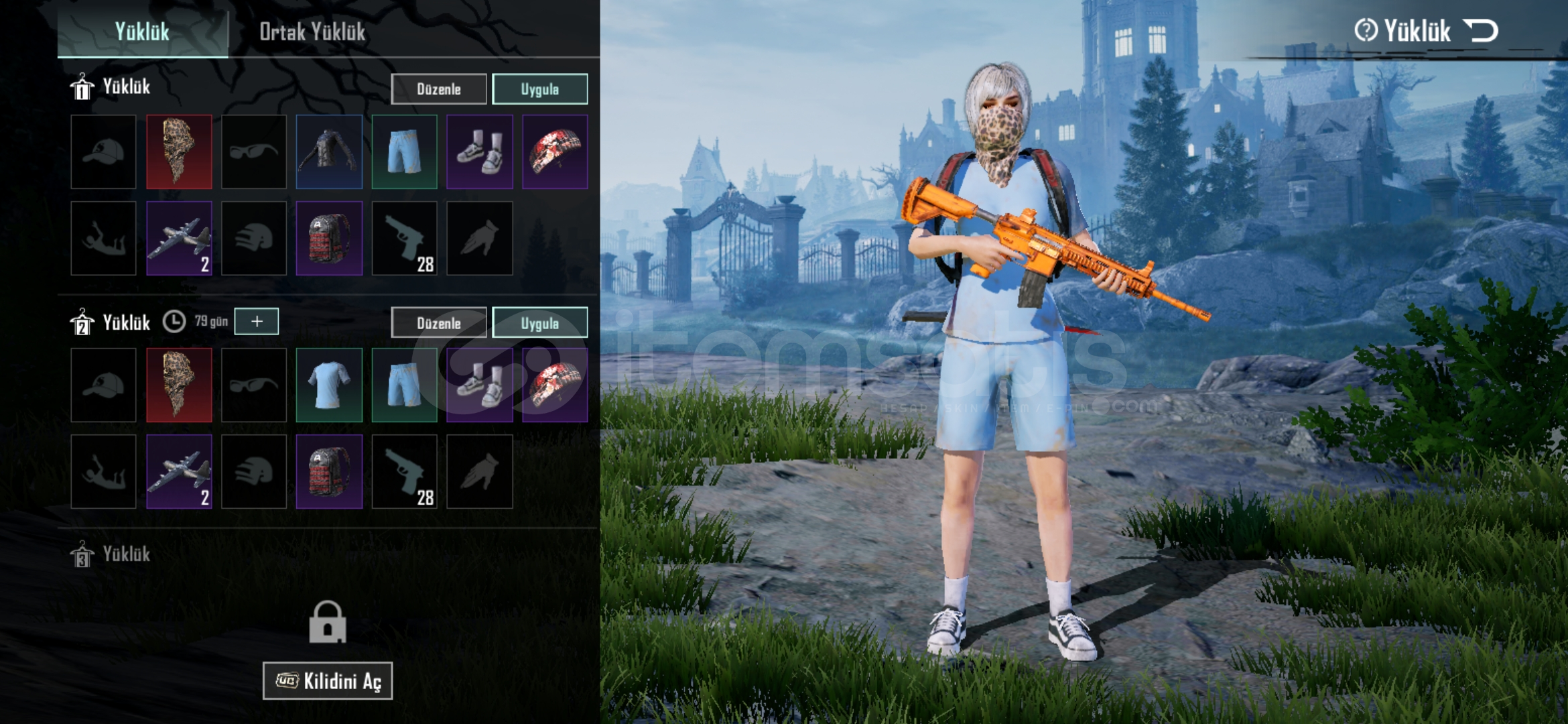This screenshot has width=1568, height=724.
Task: Choose the light blue t-shirt slot
Action: [x=329, y=385]
